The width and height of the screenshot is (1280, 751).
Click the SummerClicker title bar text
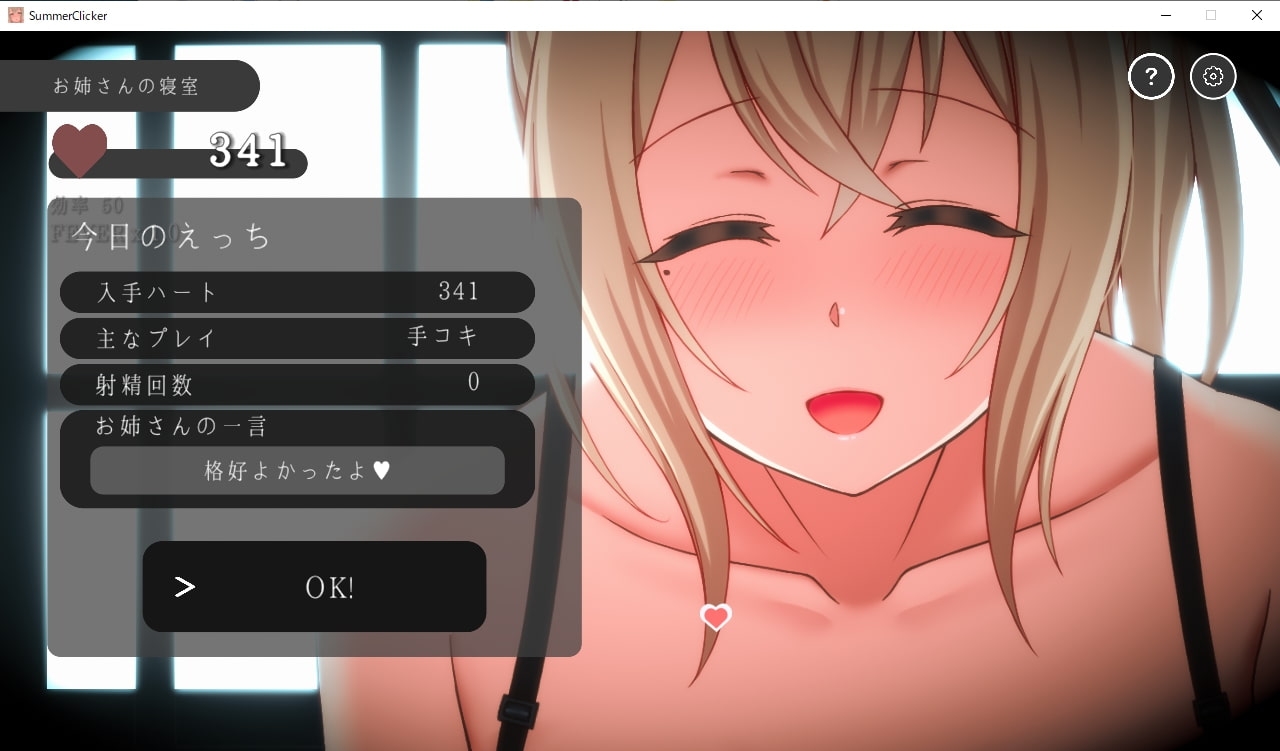66,15
